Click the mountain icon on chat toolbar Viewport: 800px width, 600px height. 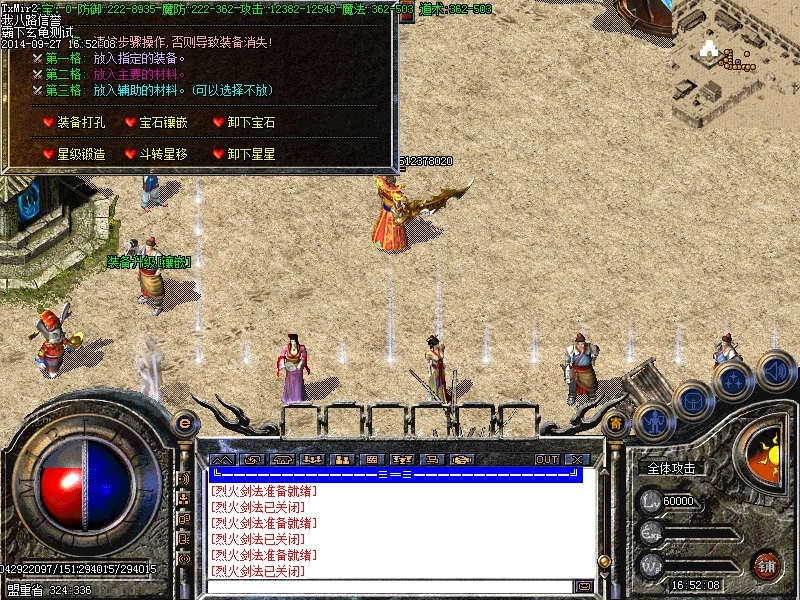pyautogui.click(x=220, y=460)
